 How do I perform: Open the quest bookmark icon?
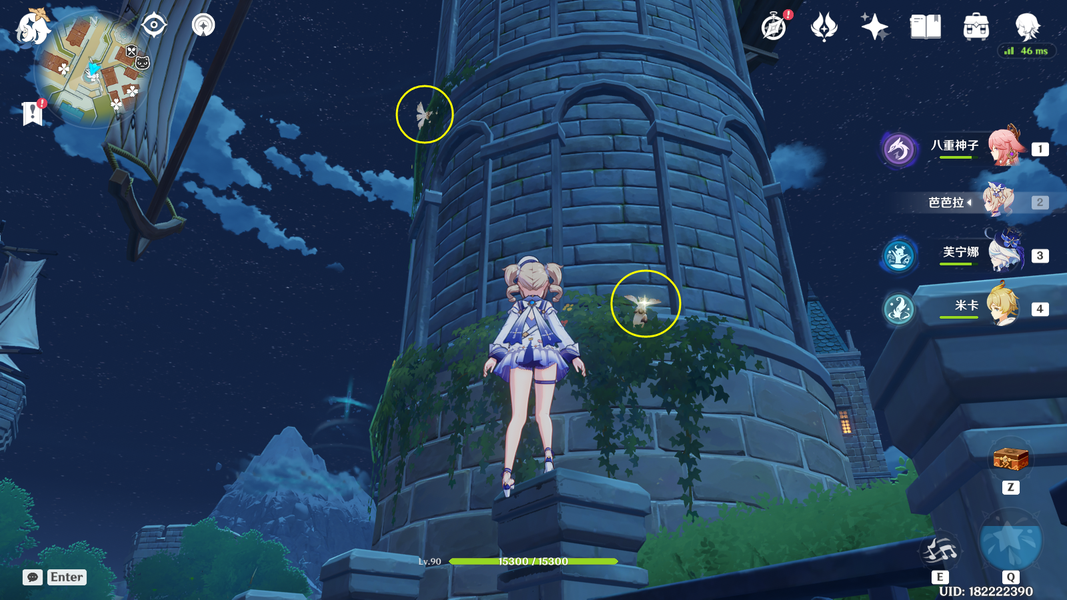click(31, 113)
